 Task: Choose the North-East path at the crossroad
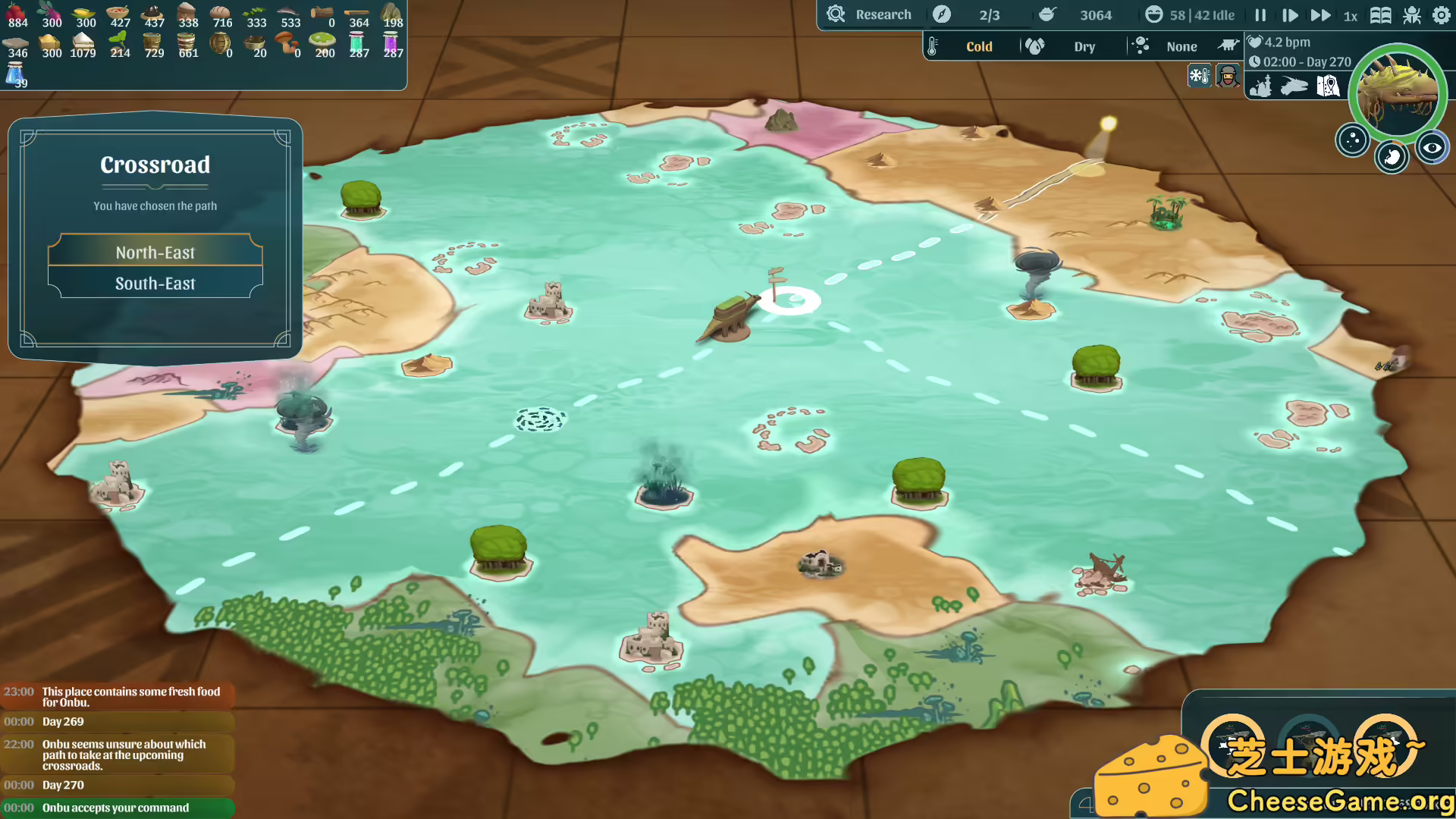(x=155, y=252)
